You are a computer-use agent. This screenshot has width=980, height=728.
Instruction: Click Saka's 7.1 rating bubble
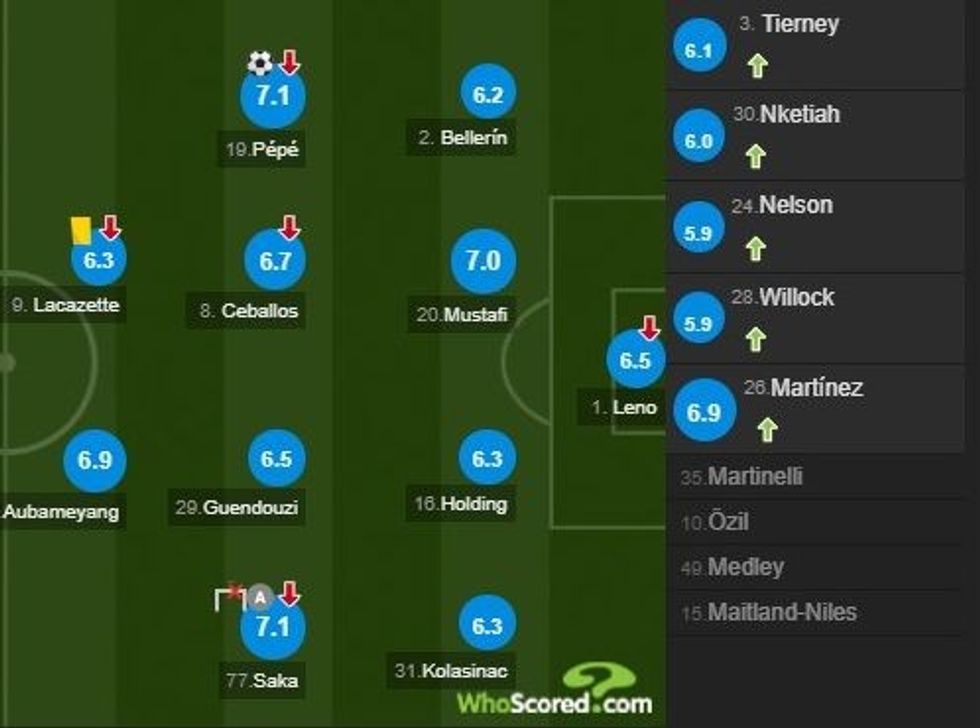pos(272,627)
